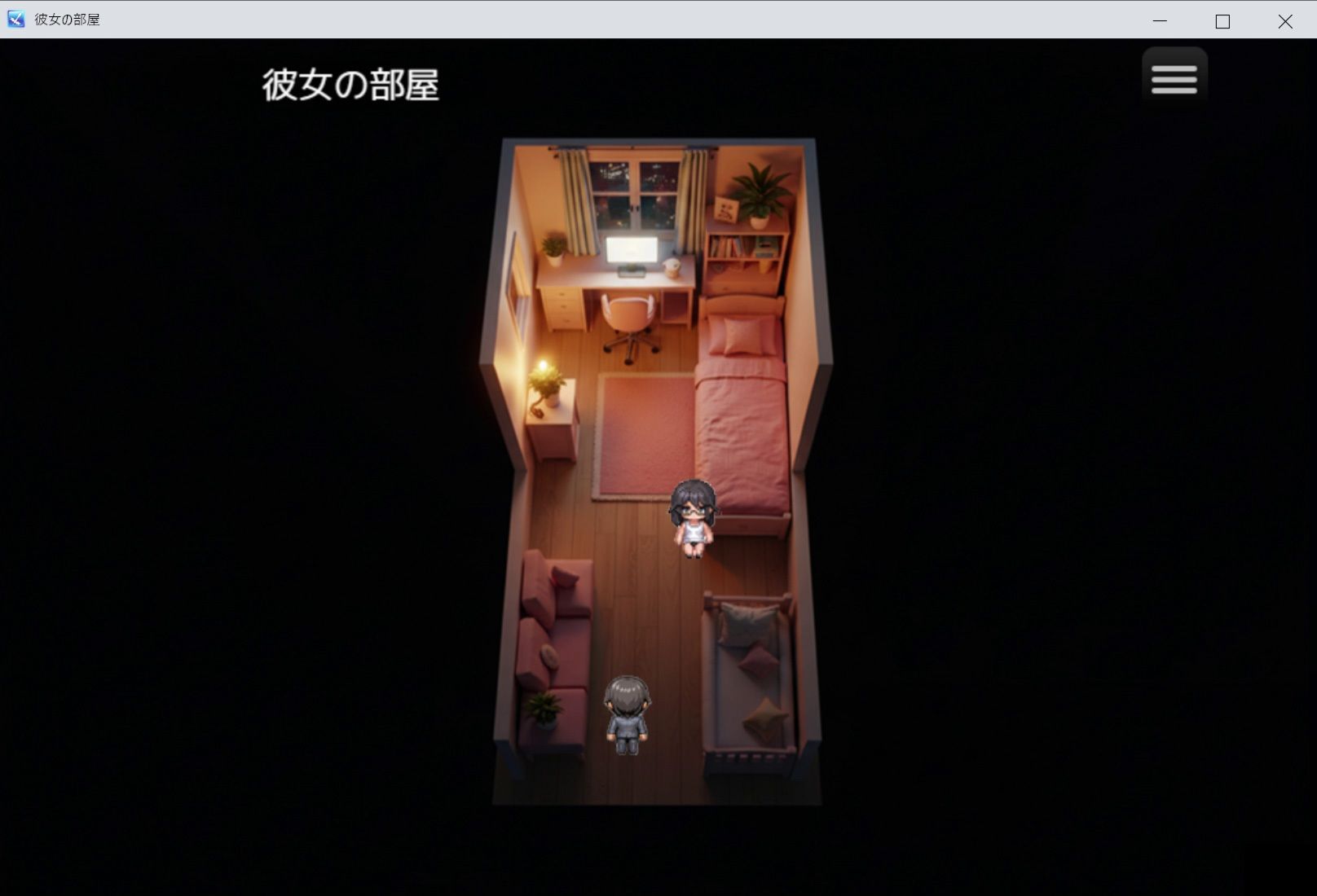Select the girl character standing by the bed
Viewport: 1317px width, 896px height.
pos(694,517)
